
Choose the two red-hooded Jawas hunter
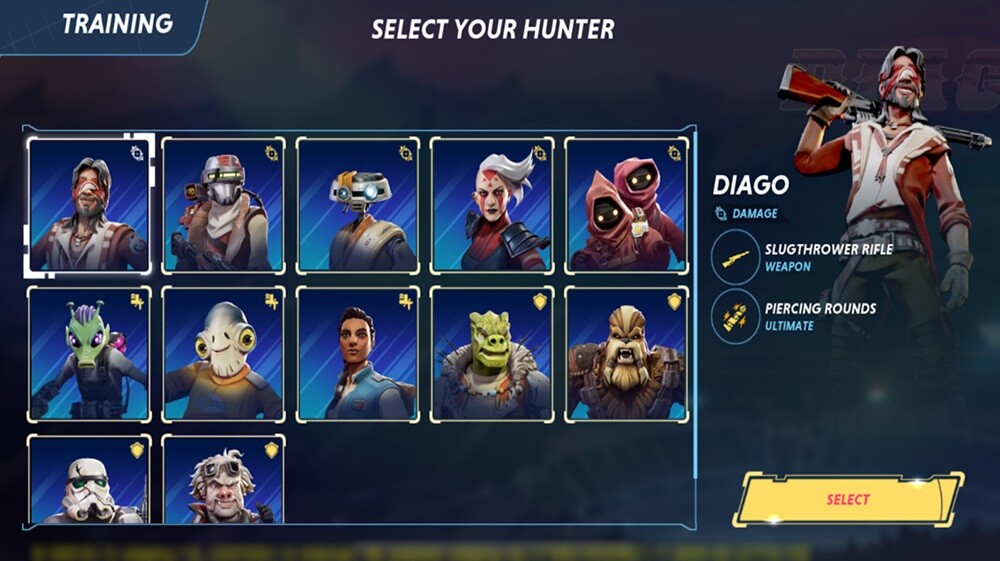tap(626, 206)
